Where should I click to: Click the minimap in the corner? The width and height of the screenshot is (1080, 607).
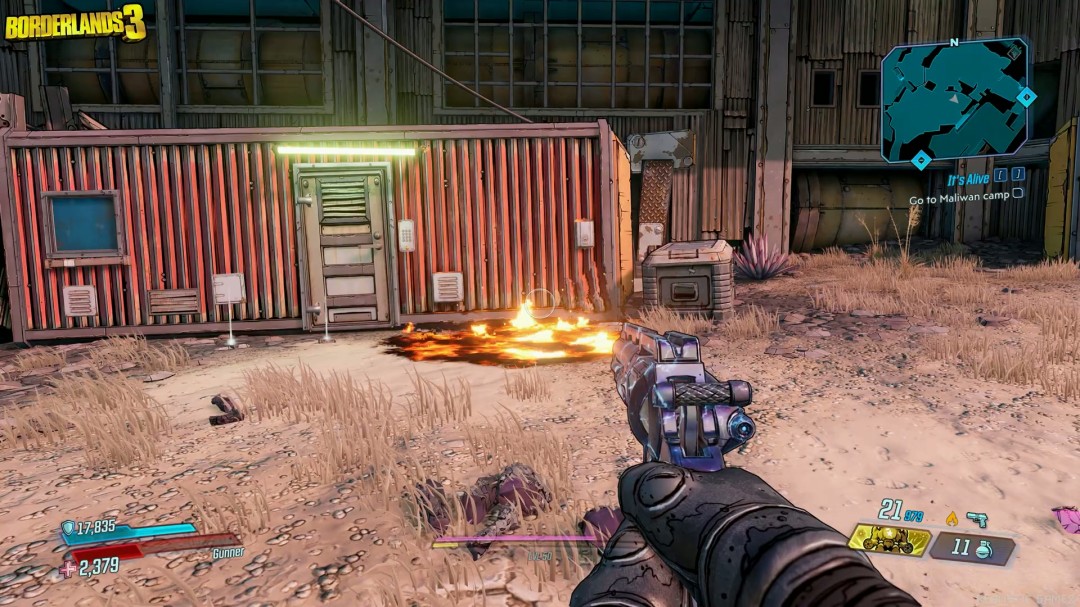[954, 100]
